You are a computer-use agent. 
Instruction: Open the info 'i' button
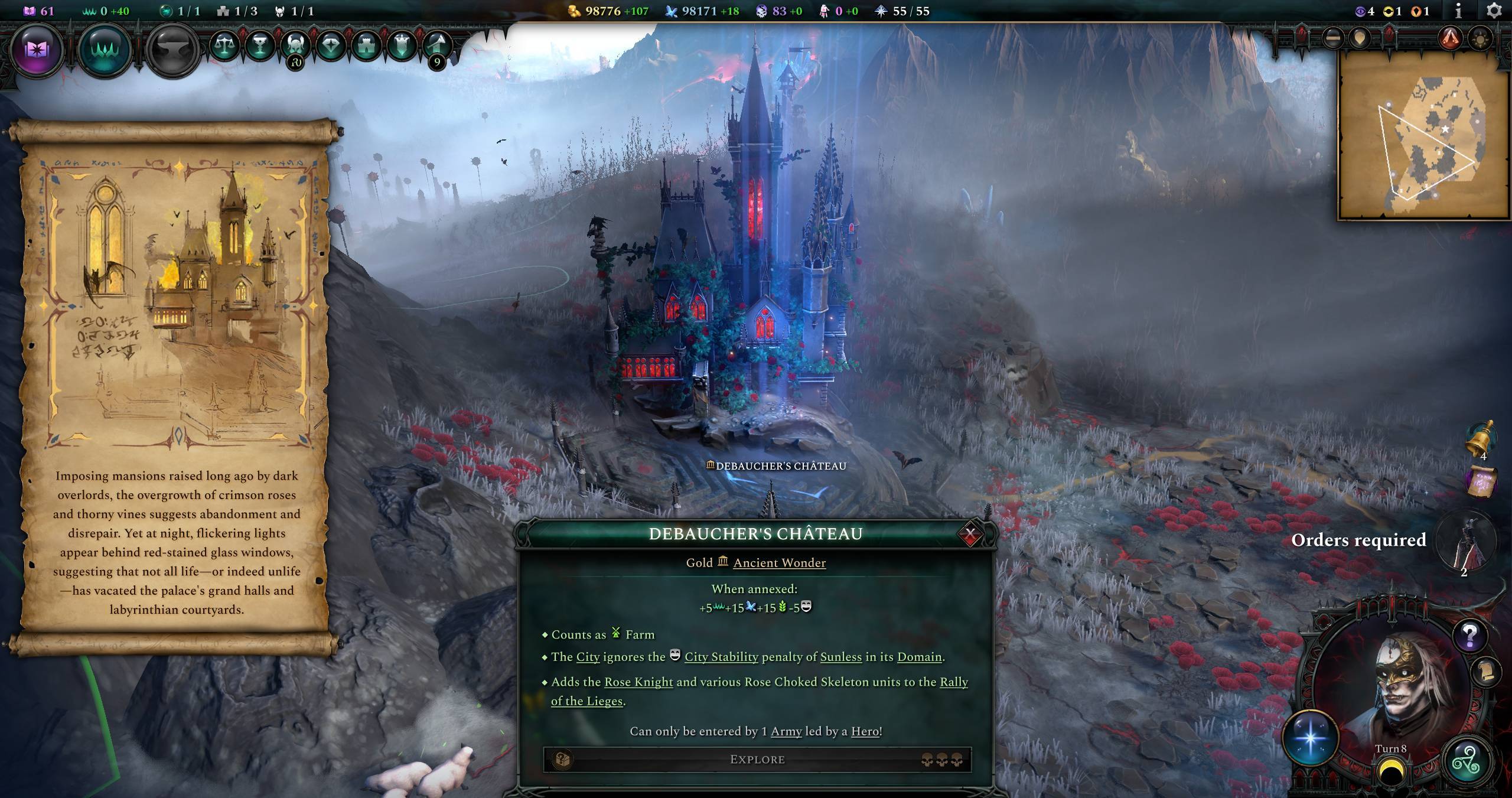1458,11
